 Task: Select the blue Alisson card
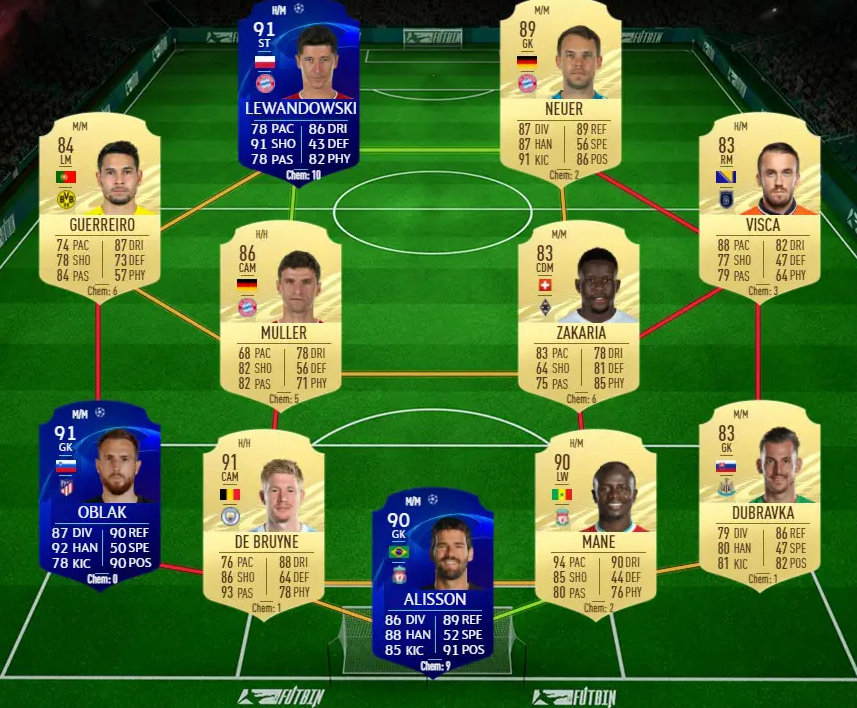tap(434, 580)
